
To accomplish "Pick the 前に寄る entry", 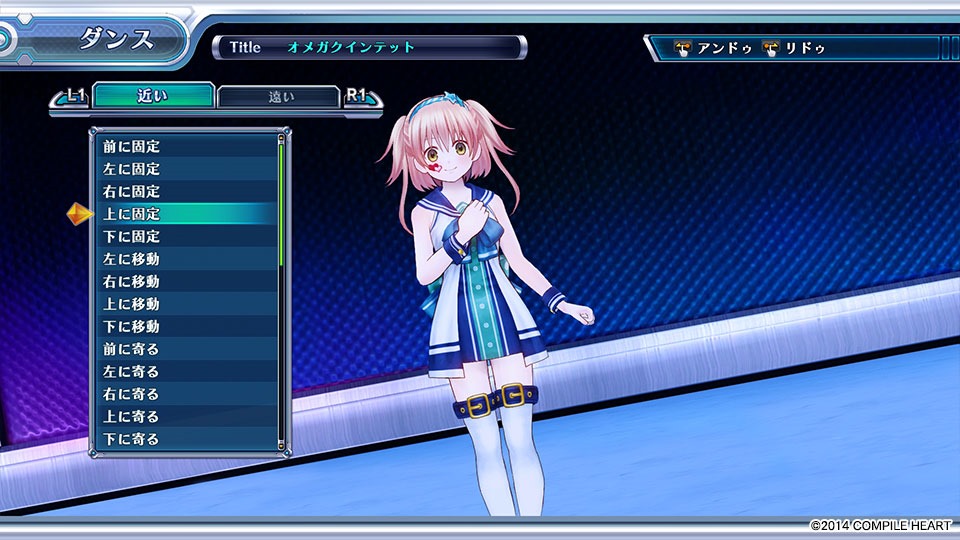I will point(185,349).
